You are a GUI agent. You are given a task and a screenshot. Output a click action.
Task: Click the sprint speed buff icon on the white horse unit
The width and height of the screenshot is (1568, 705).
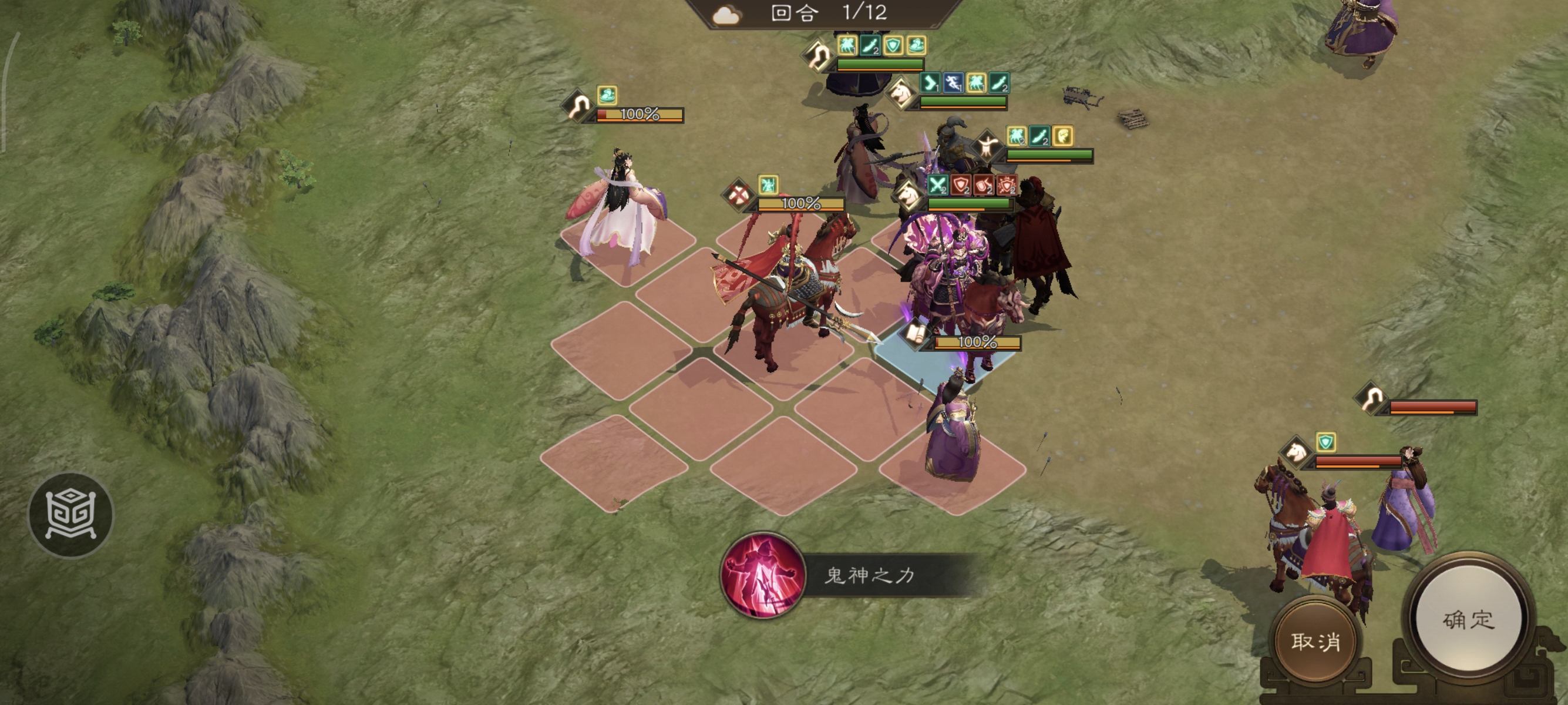[x=953, y=85]
